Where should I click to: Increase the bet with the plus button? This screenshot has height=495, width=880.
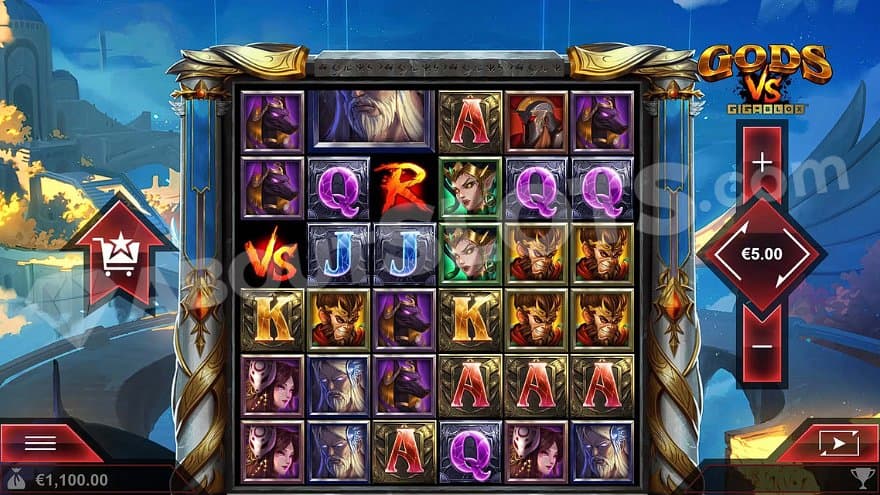pos(762,161)
